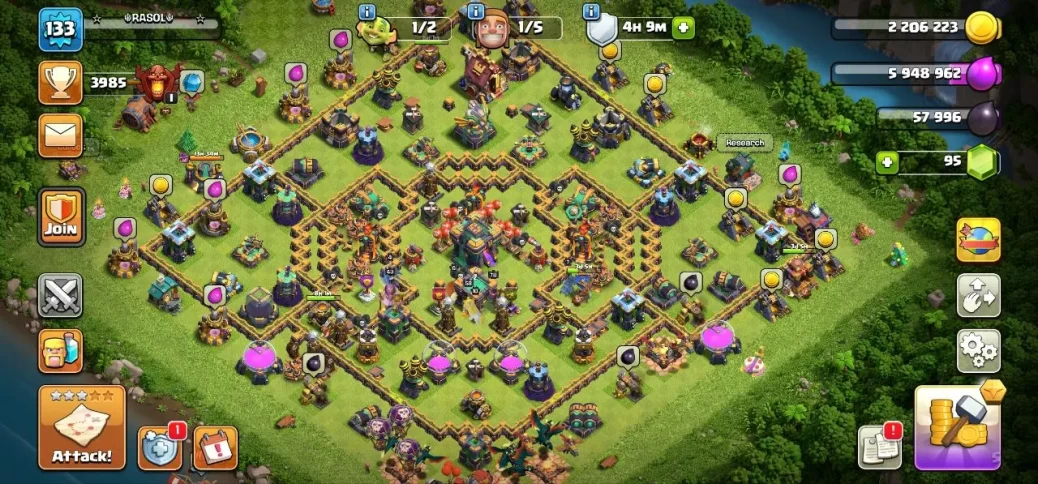This screenshot has width=1038, height=484.
Task: Open the village layout editor hand icon
Action: tap(978, 295)
